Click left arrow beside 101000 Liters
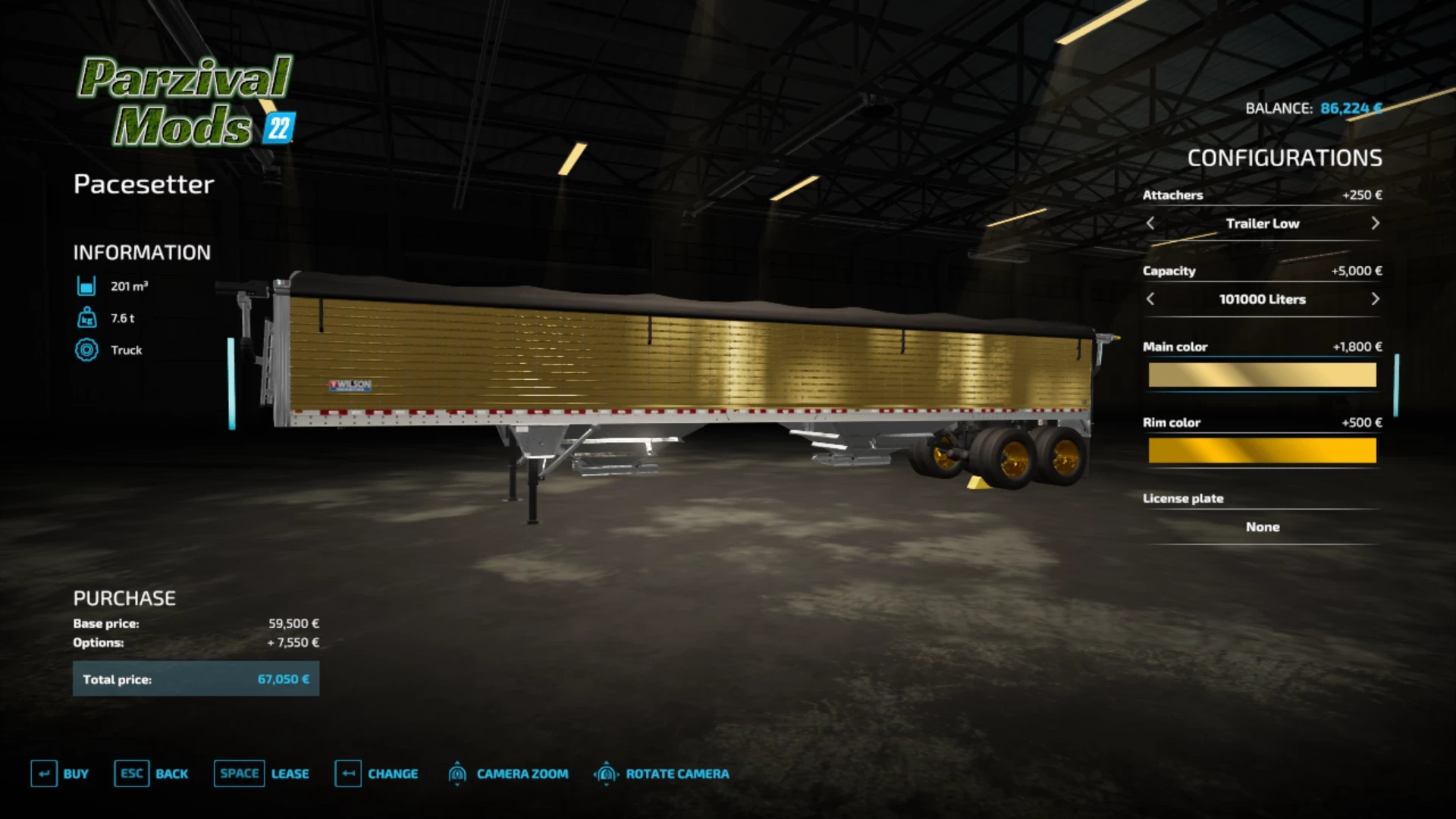1456x819 pixels. [1150, 299]
